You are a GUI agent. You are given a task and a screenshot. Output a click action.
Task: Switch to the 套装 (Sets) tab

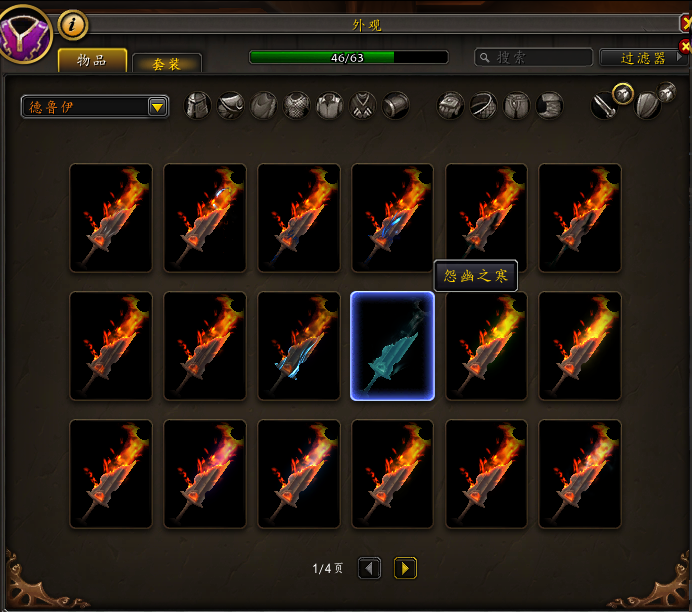click(167, 63)
